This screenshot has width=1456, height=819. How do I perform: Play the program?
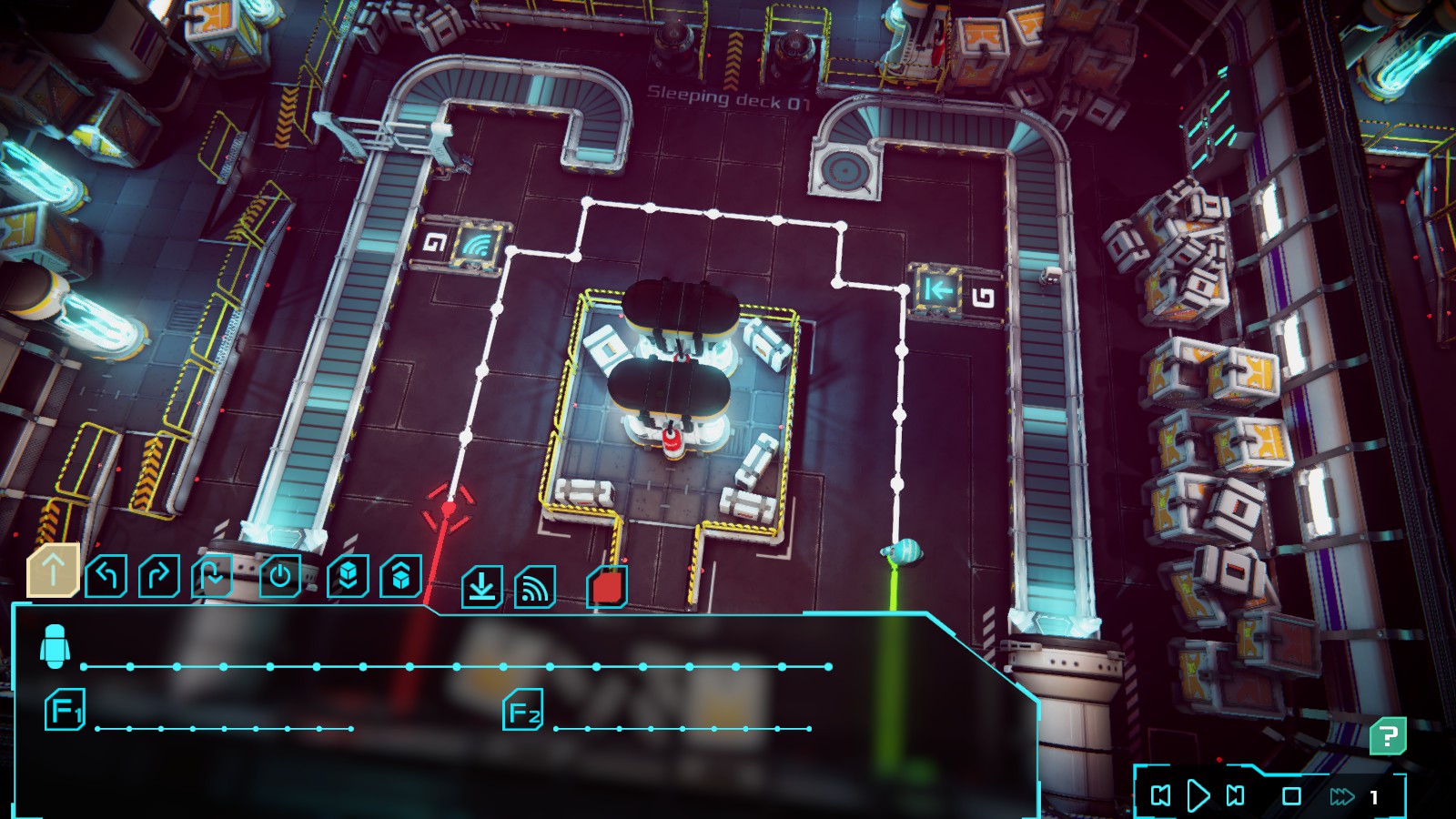1198,796
